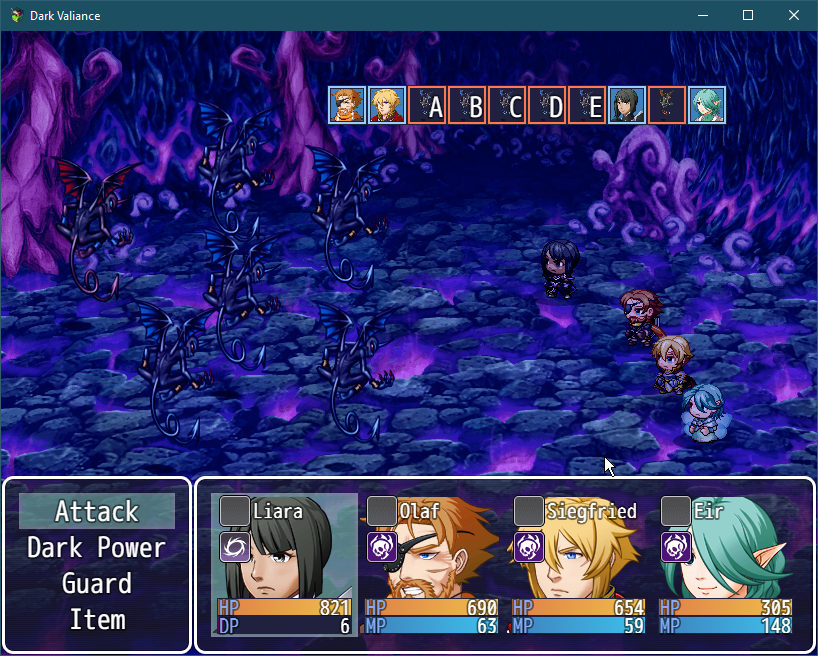Click Eir's green-haired turn order portrait
The width and height of the screenshot is (818, 656).
(x=707, y=105)
